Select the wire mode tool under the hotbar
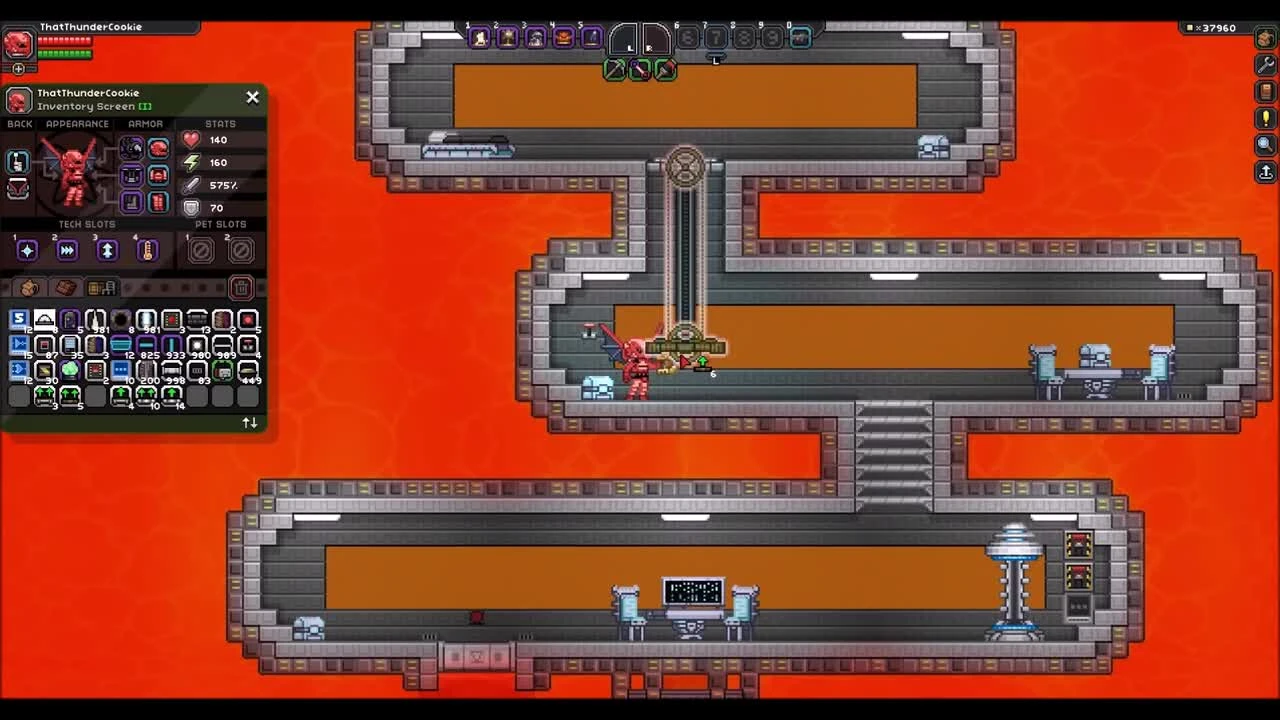Viewport: 1280px width, 720px height. [640, 69]
